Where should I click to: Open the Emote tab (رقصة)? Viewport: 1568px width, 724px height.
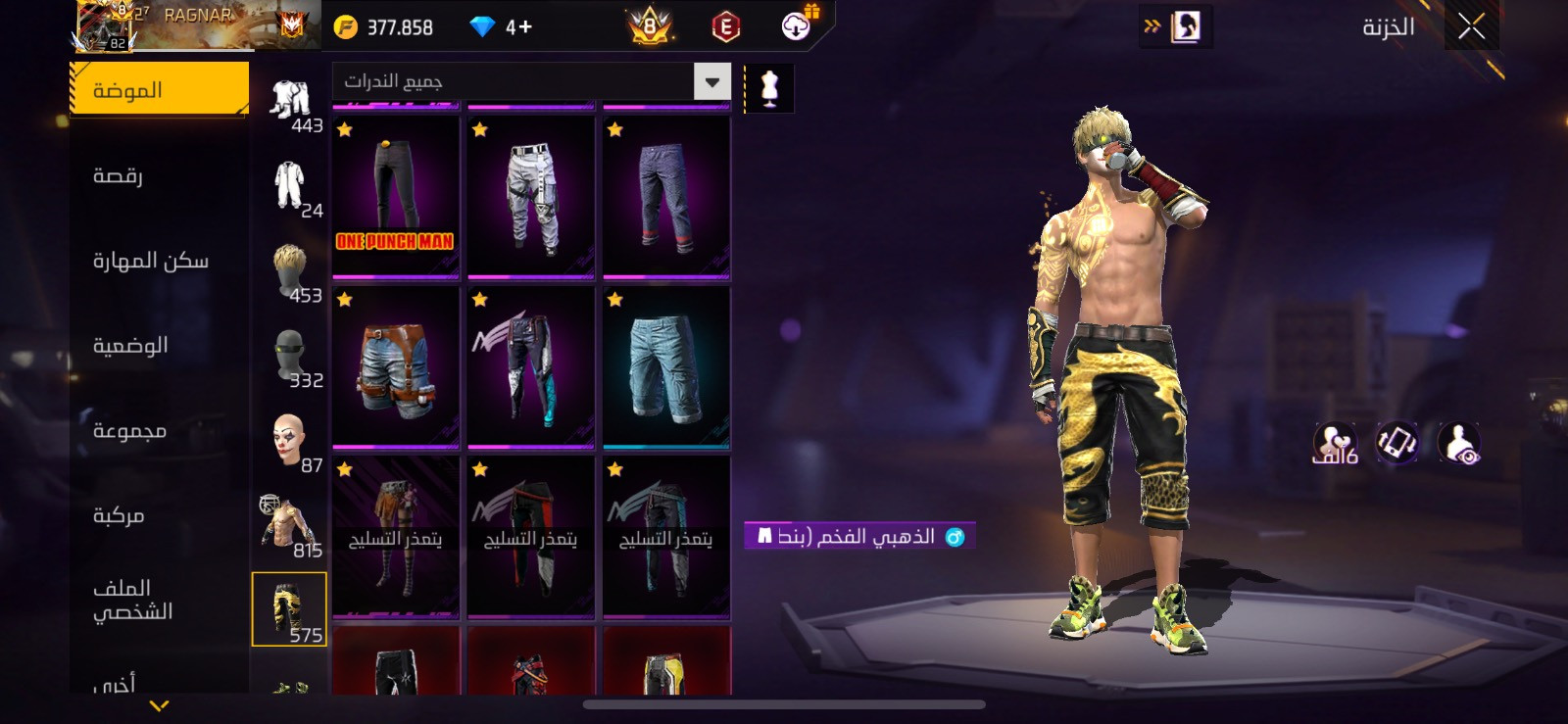coord(119,176)
